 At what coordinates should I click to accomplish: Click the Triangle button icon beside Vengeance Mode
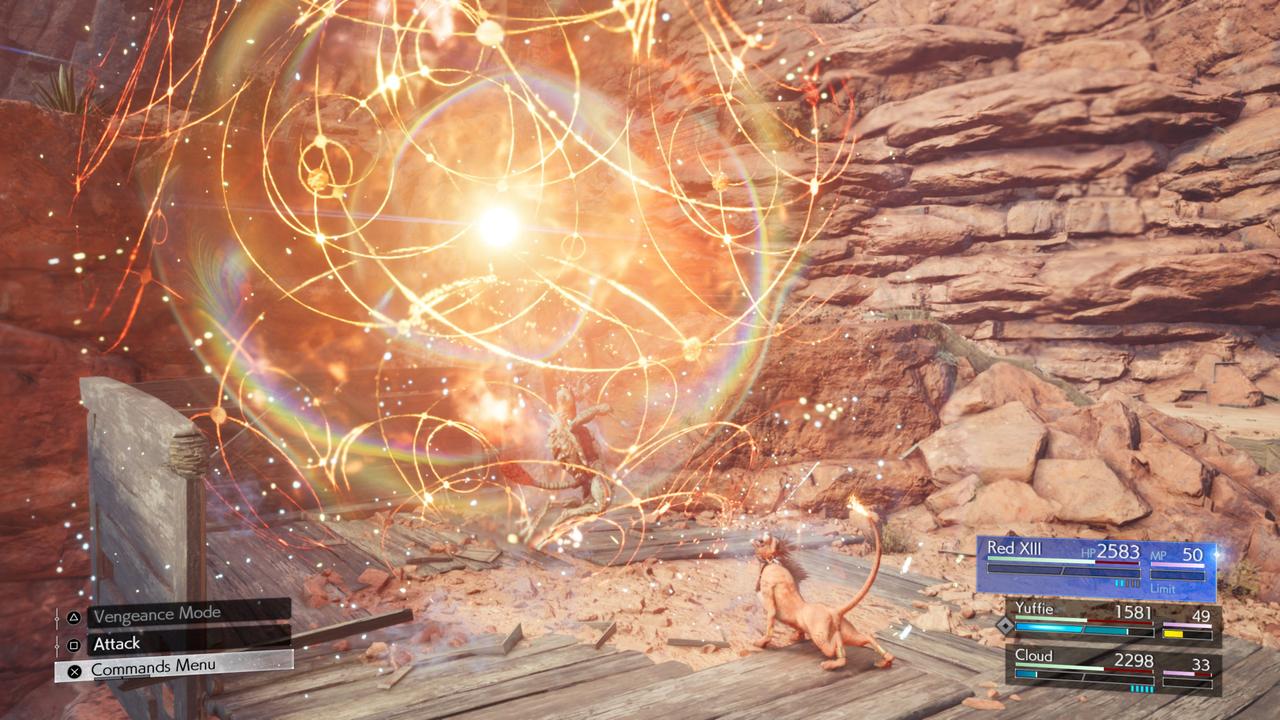(x=74, y=618)
